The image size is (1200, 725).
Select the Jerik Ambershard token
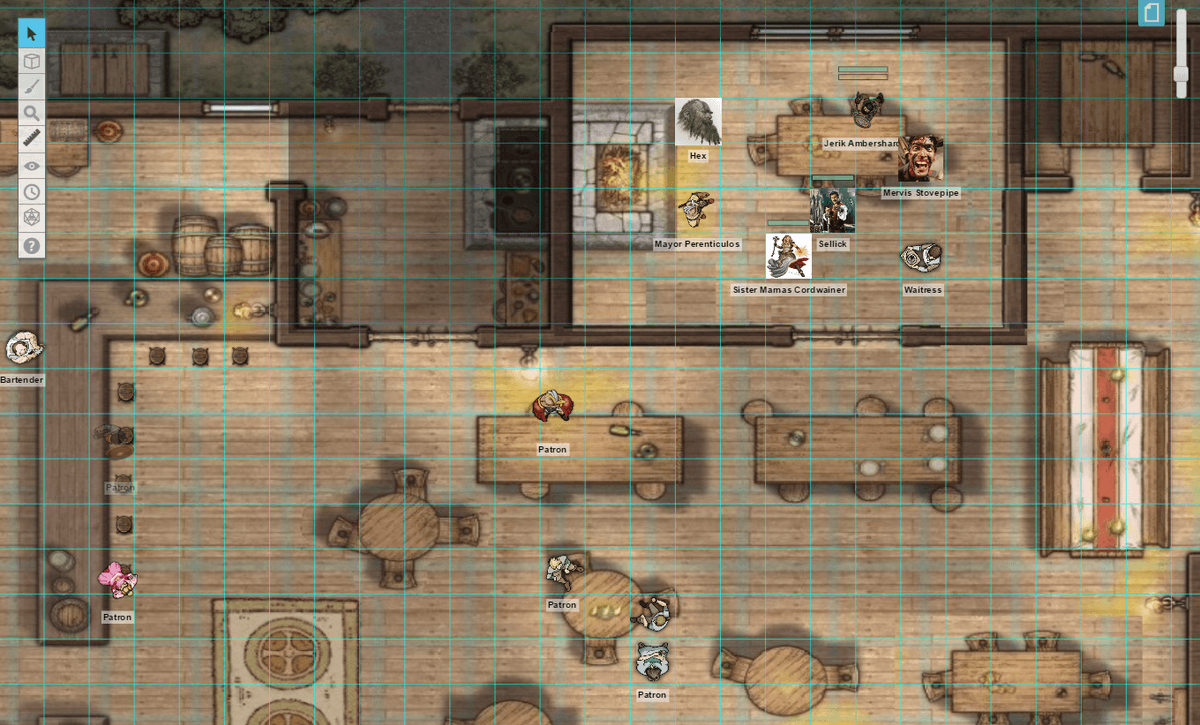865,109
